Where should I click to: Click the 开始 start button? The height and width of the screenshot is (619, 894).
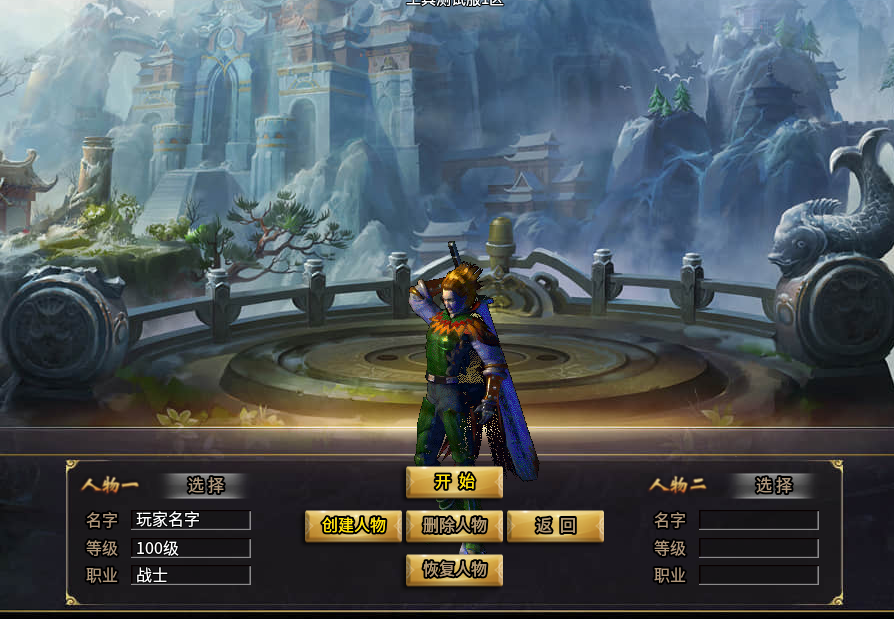(x=454, y=482)
